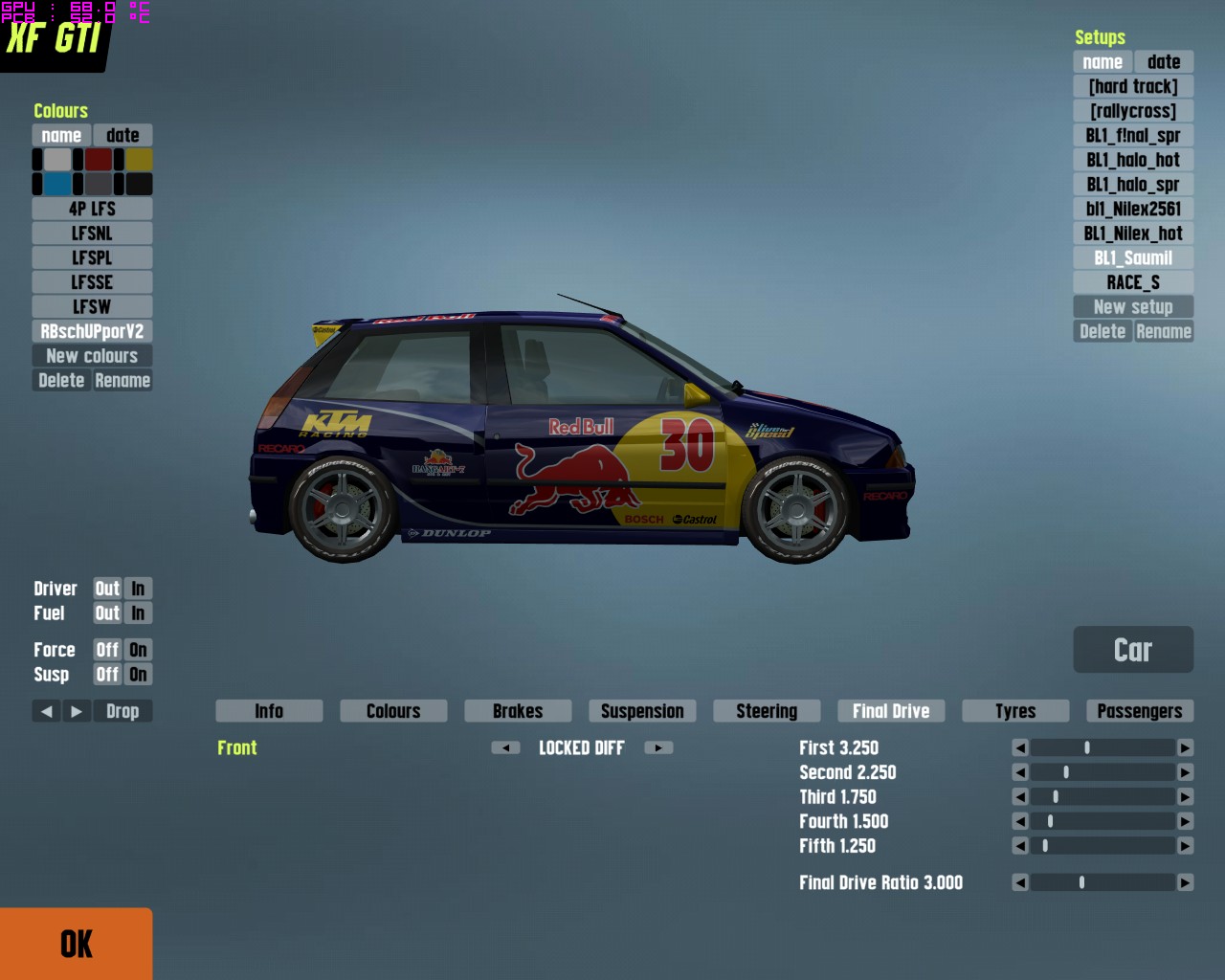This screenshot has width=1225, height=980.
Task: Choose the RACE_S setup
Action: click(1133, 282)
